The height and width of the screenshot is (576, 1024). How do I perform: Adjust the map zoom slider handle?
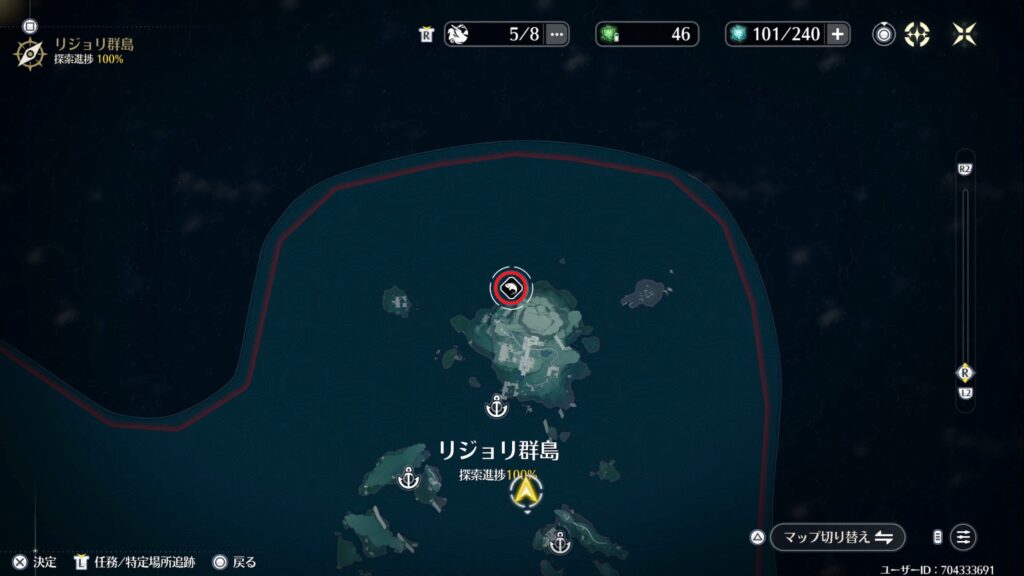click(965, 372)
